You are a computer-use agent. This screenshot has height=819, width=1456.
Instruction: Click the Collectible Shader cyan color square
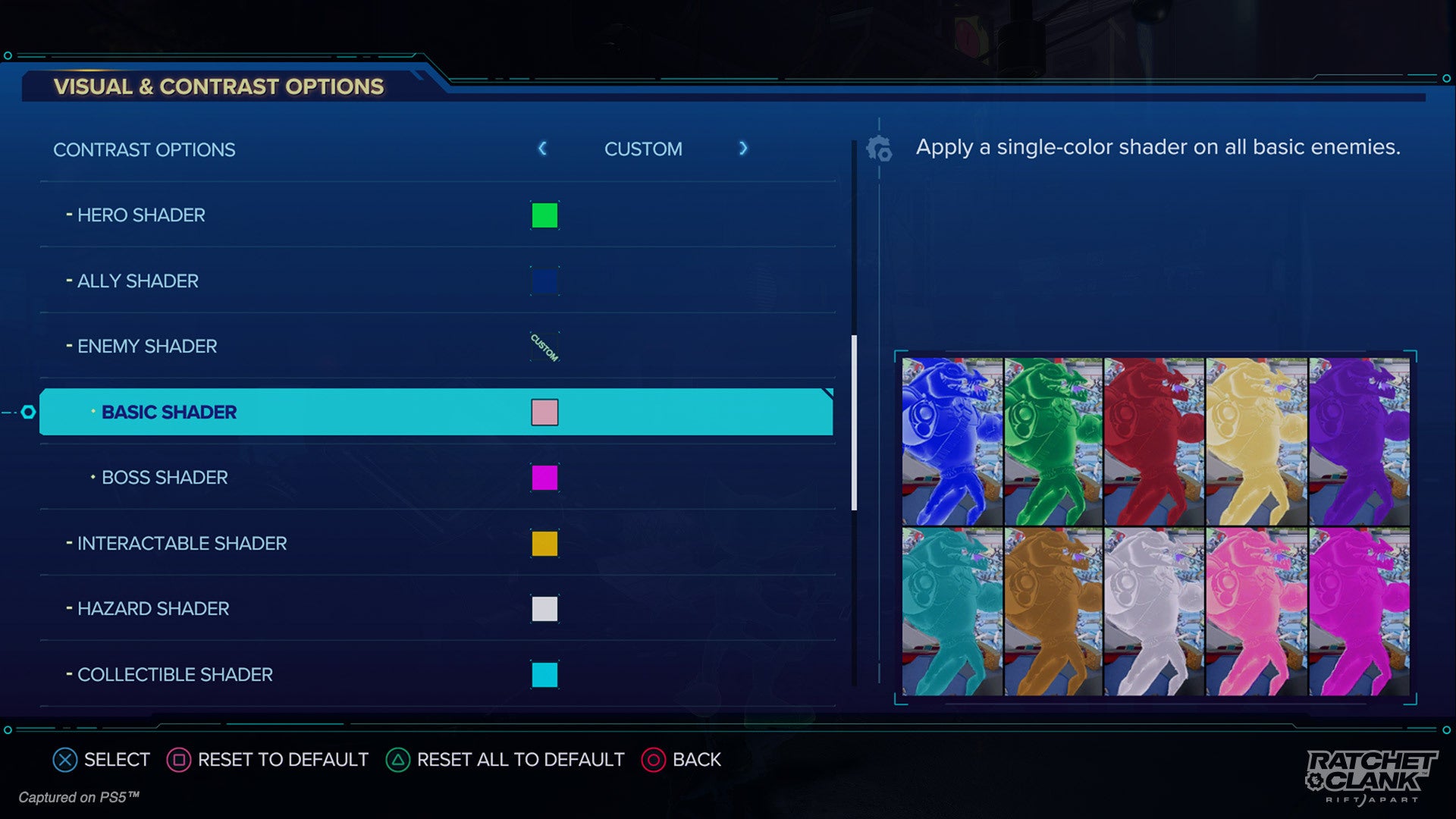[544, 673]
